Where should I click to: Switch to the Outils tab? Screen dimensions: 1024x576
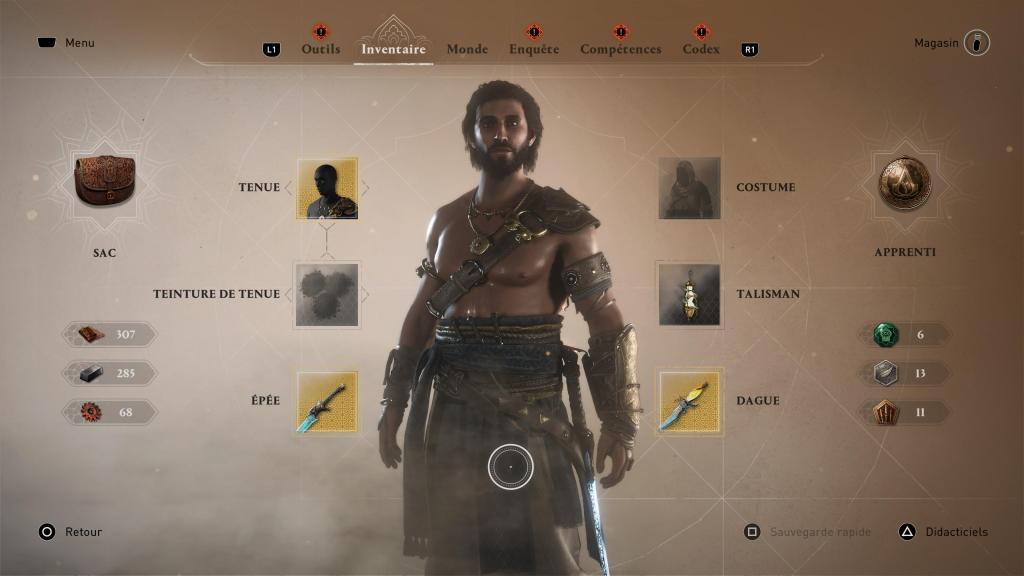320,49
